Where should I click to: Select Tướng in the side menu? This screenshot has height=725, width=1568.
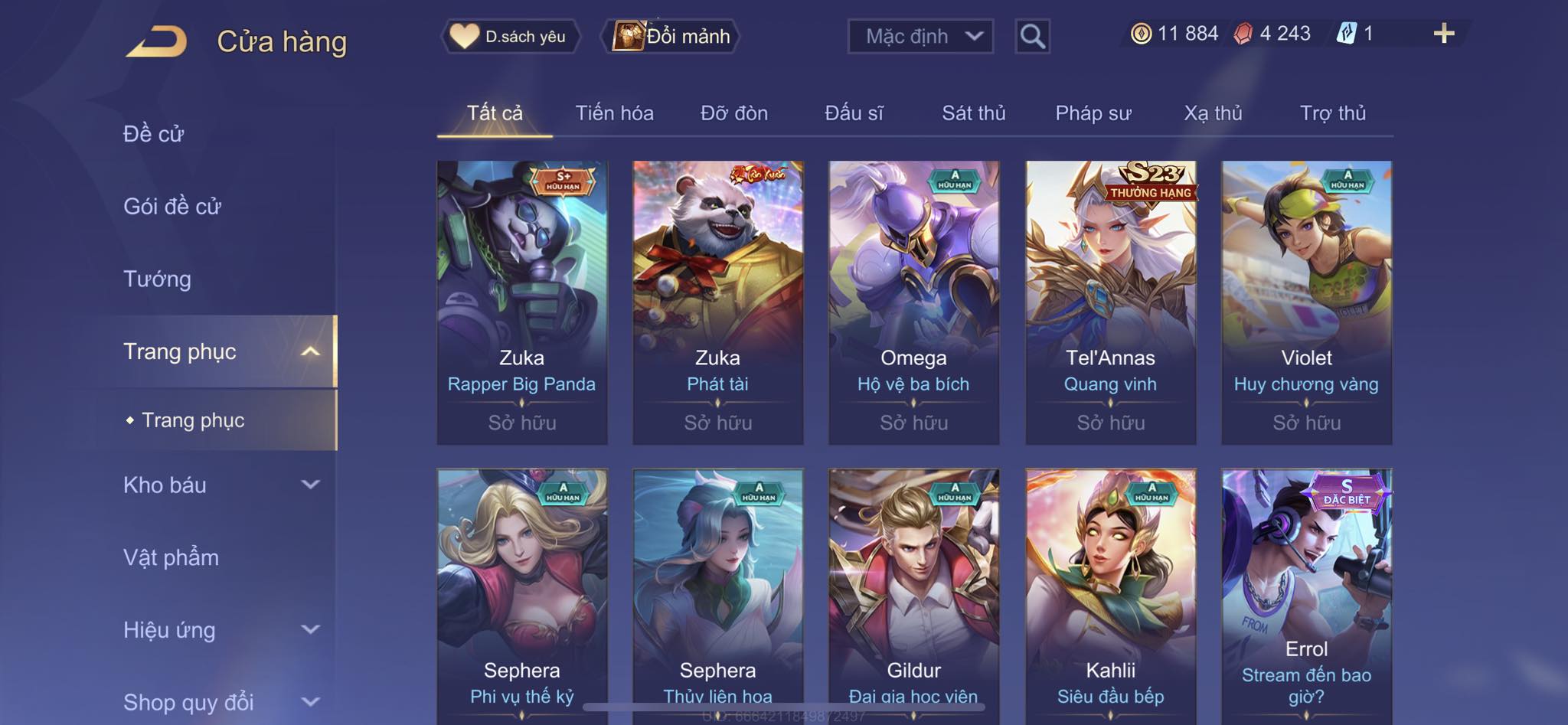click(x=157, y=279)
